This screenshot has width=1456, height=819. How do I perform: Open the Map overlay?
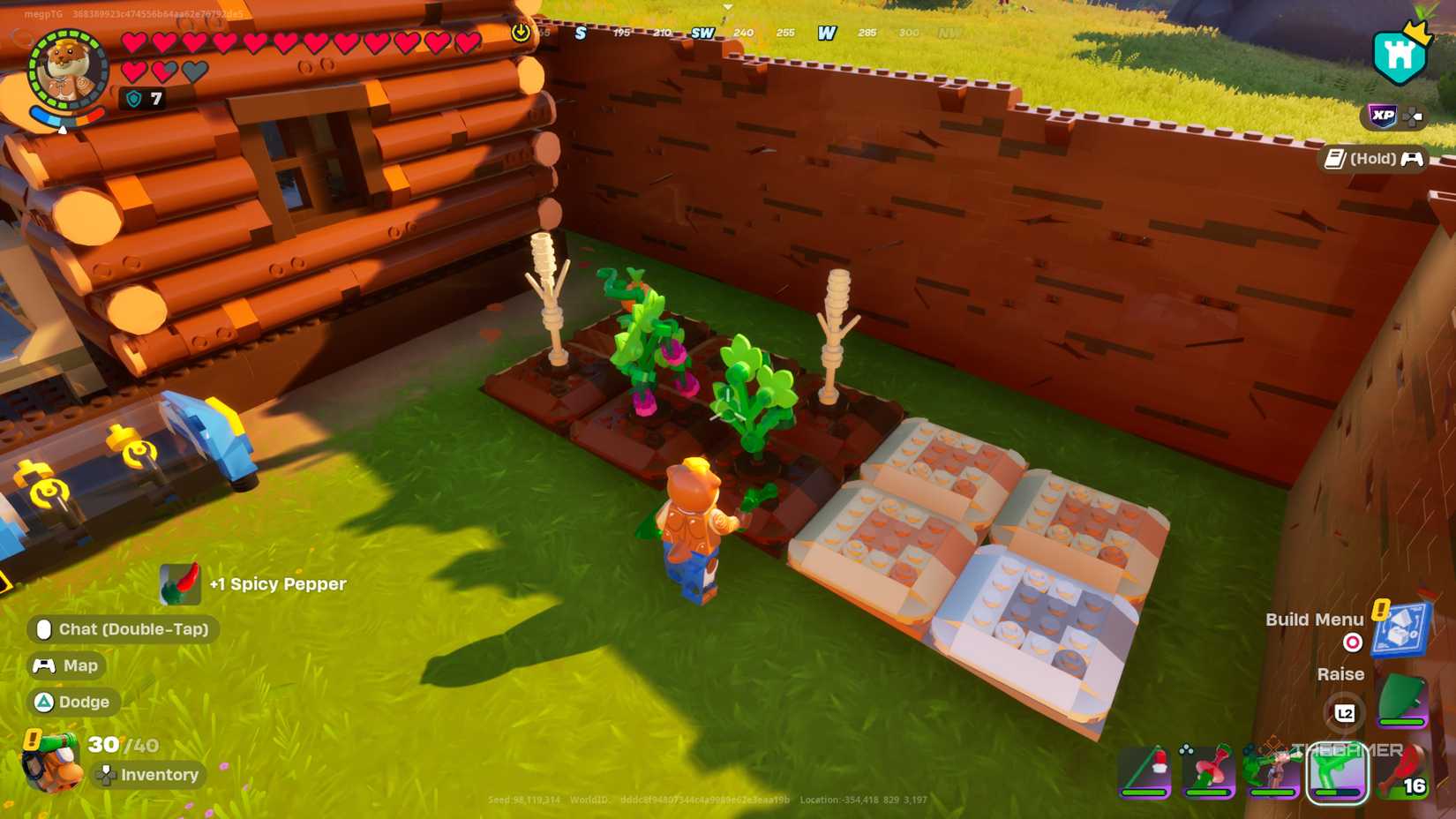click(65, 665)
